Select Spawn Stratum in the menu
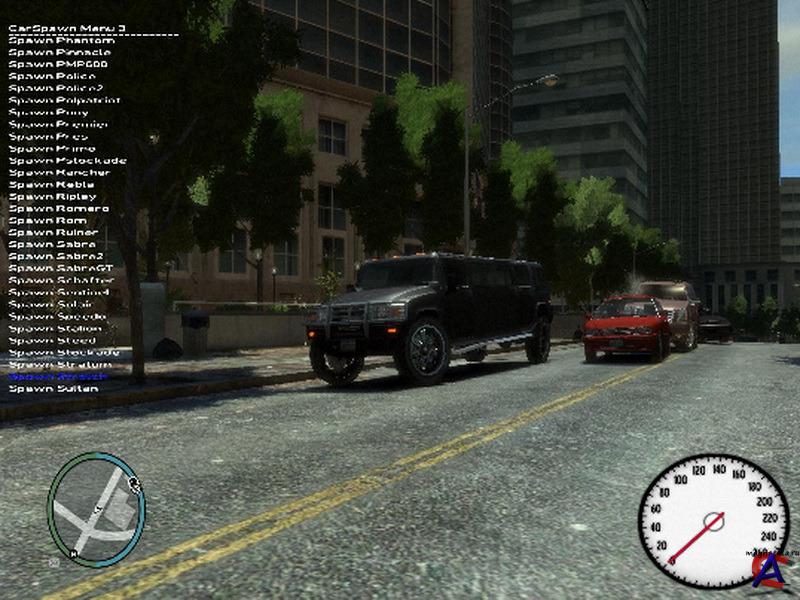 tap(59, 364)
